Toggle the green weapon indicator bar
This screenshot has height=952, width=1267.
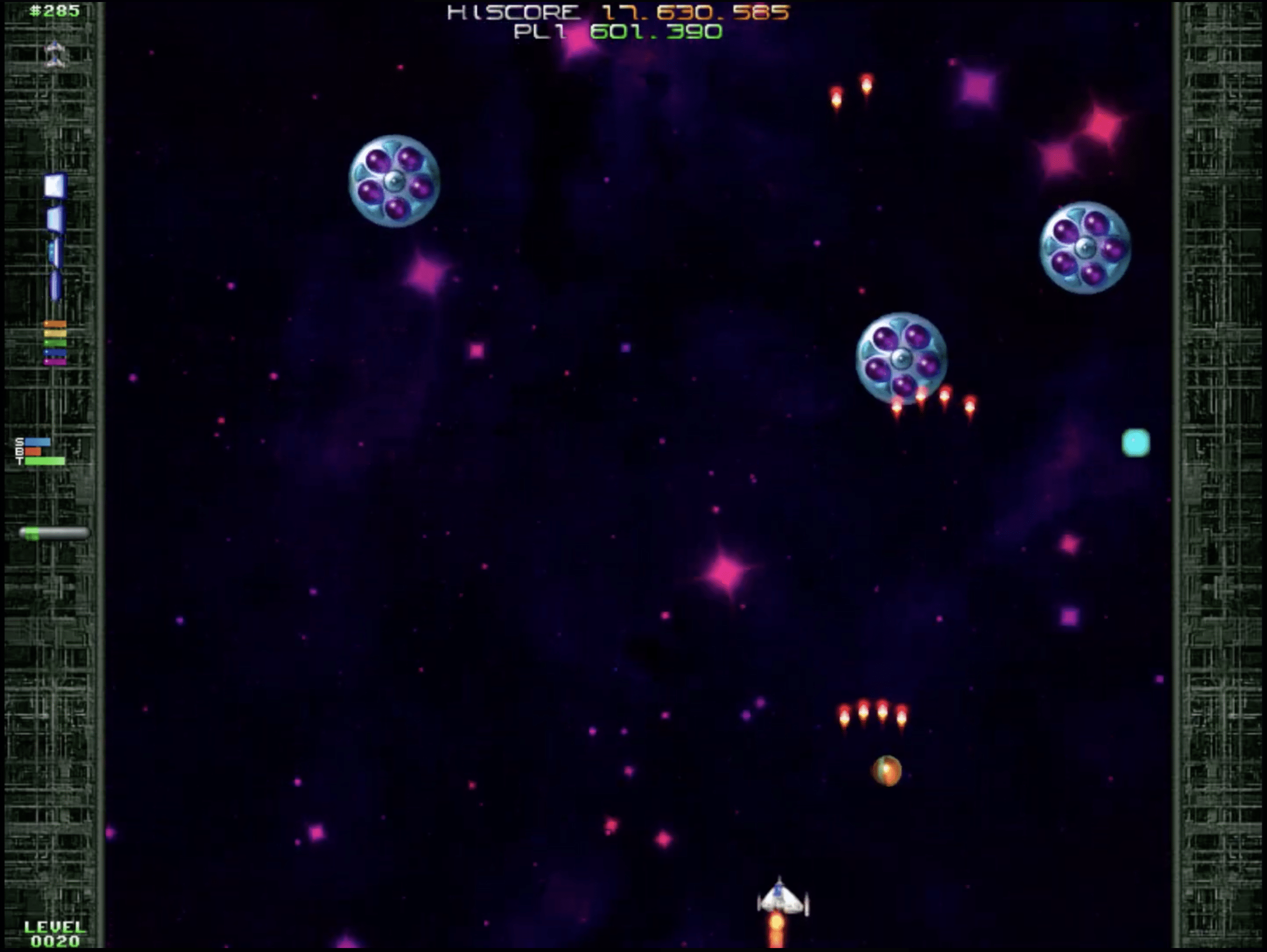coord(55,342)
